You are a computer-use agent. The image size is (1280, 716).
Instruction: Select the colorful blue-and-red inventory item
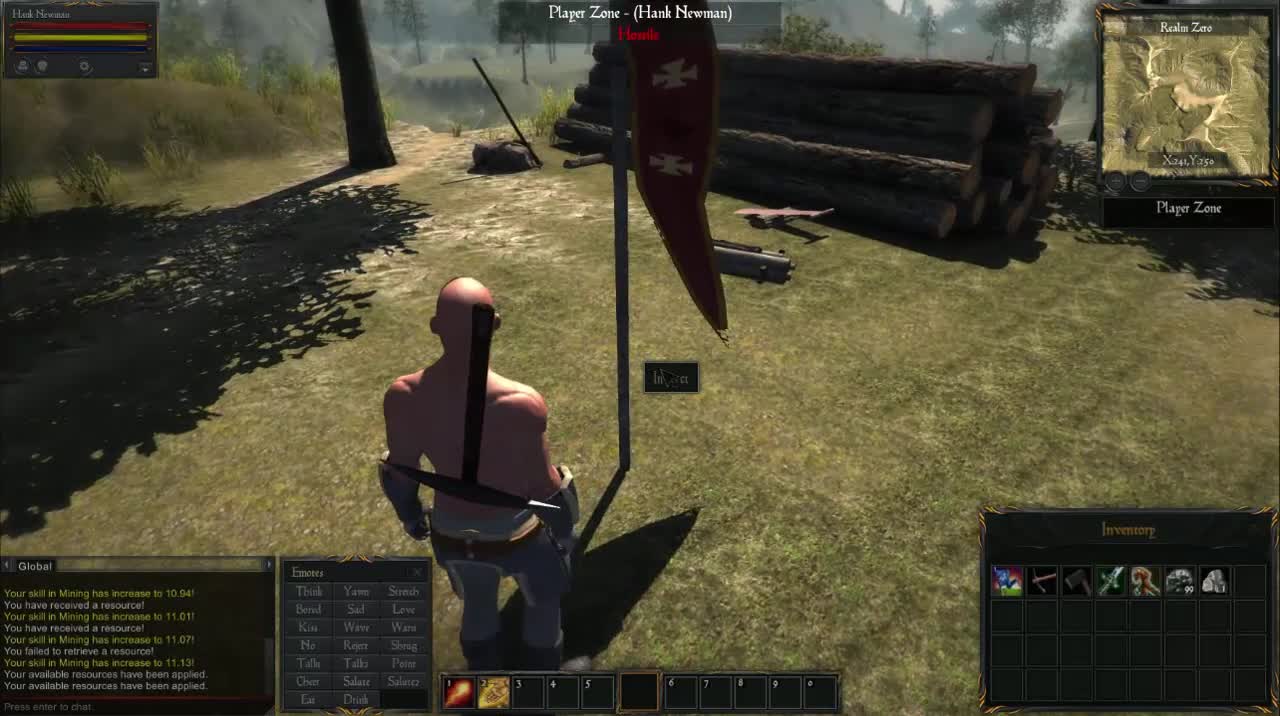click(x=1007, y=581)
